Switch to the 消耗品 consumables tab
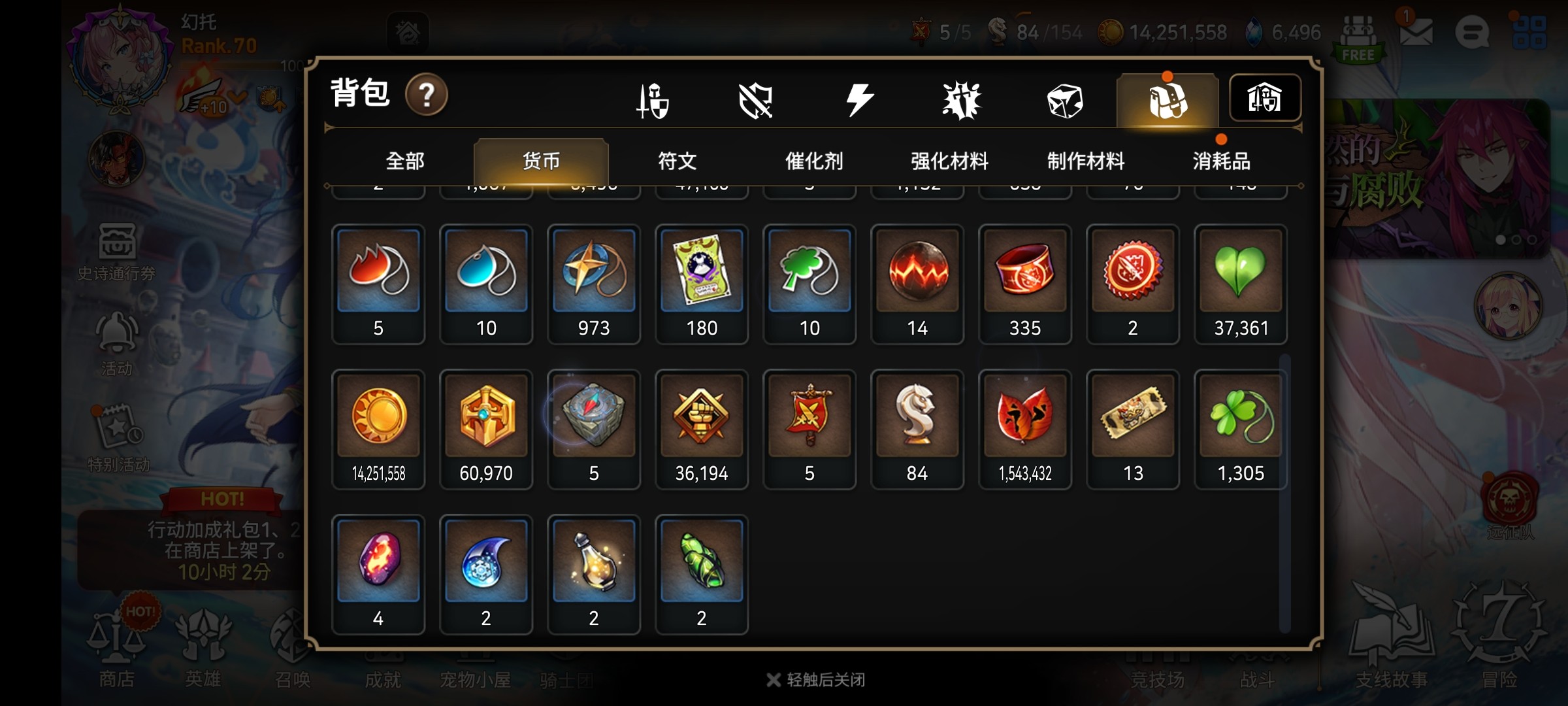The height and width of the screenshot is (706, 1568). click(1221, 161)
